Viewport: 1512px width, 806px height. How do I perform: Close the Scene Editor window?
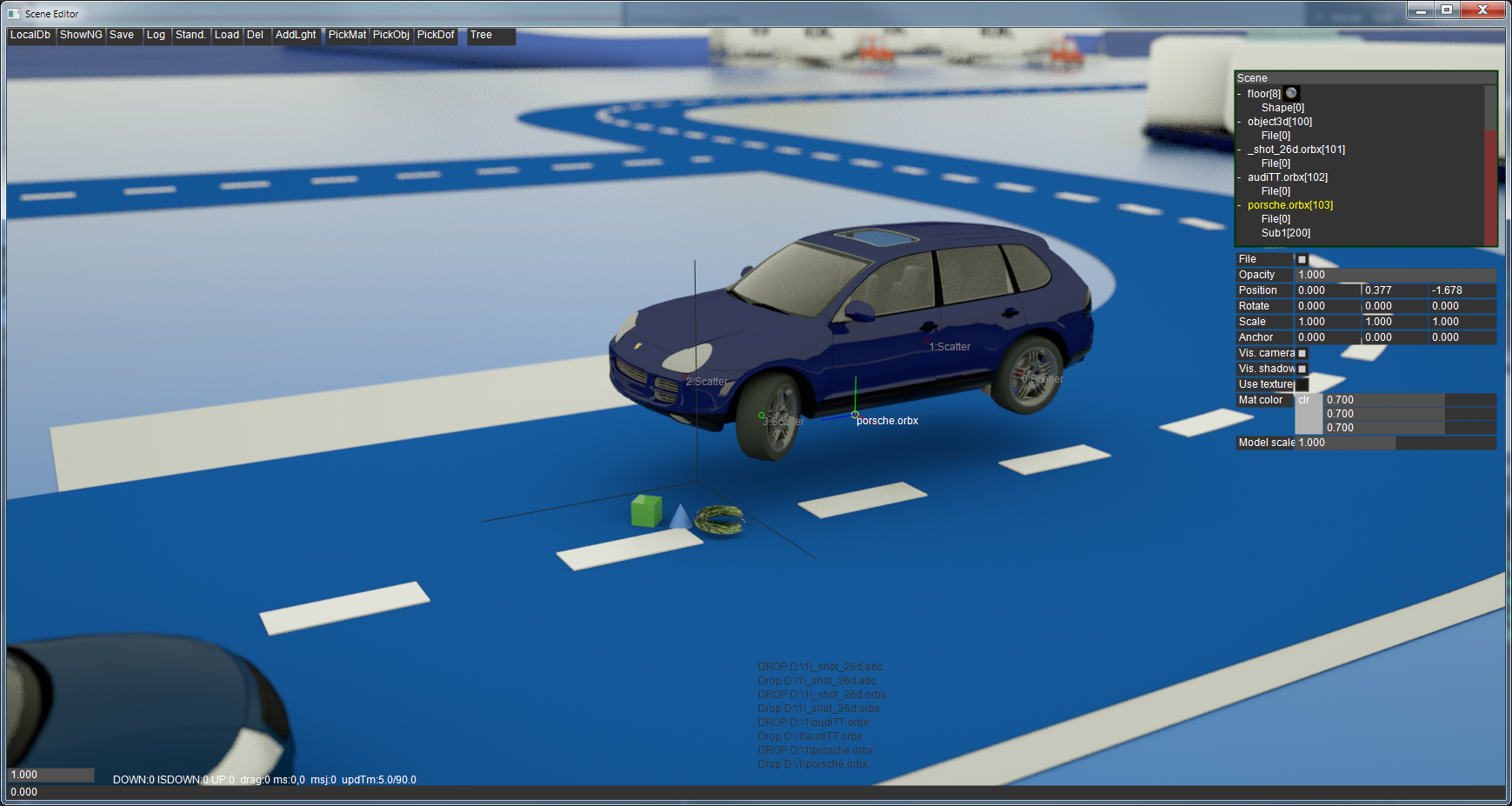pos(1482,10)
